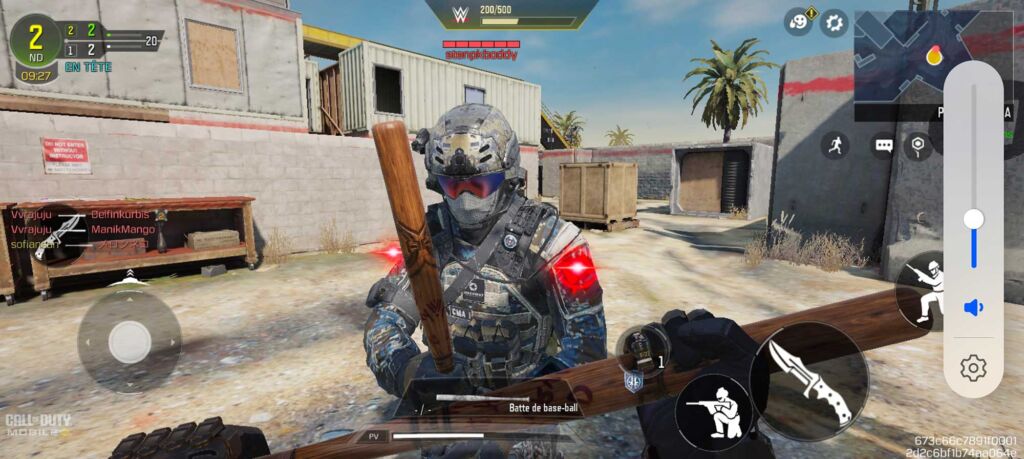Screen dimensions: 1024x459
Task: Click the volume slider knob
Action: pyautogui.click(x=973, y=219)
